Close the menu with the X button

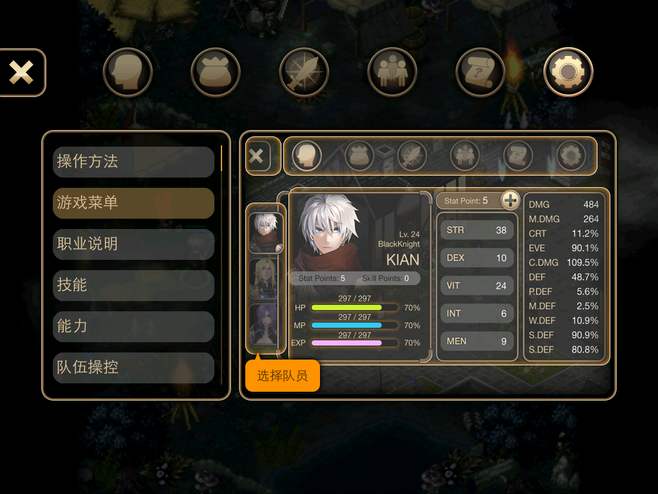[21, 72]
